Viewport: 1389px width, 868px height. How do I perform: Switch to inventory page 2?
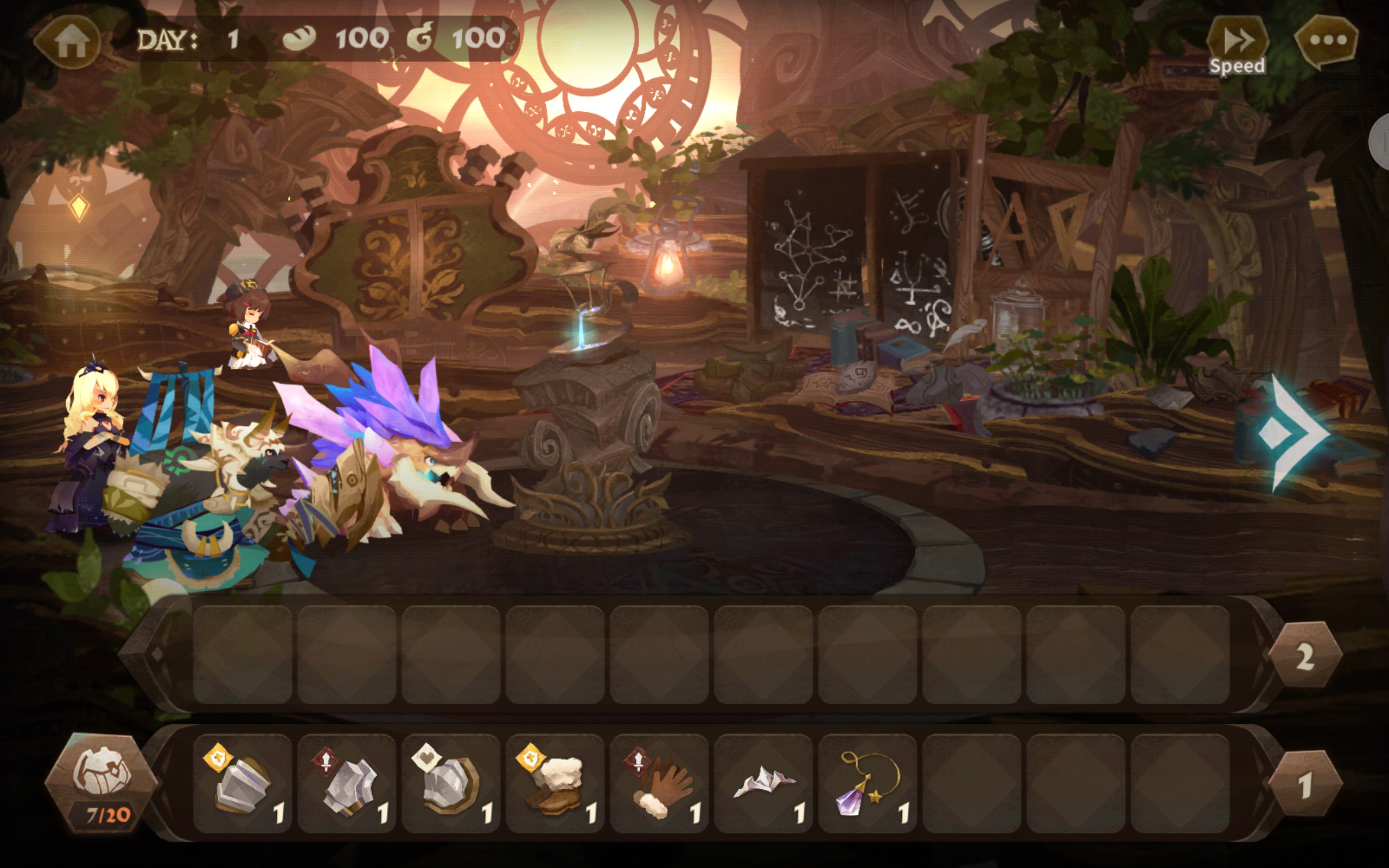(x=1304, y=656)
